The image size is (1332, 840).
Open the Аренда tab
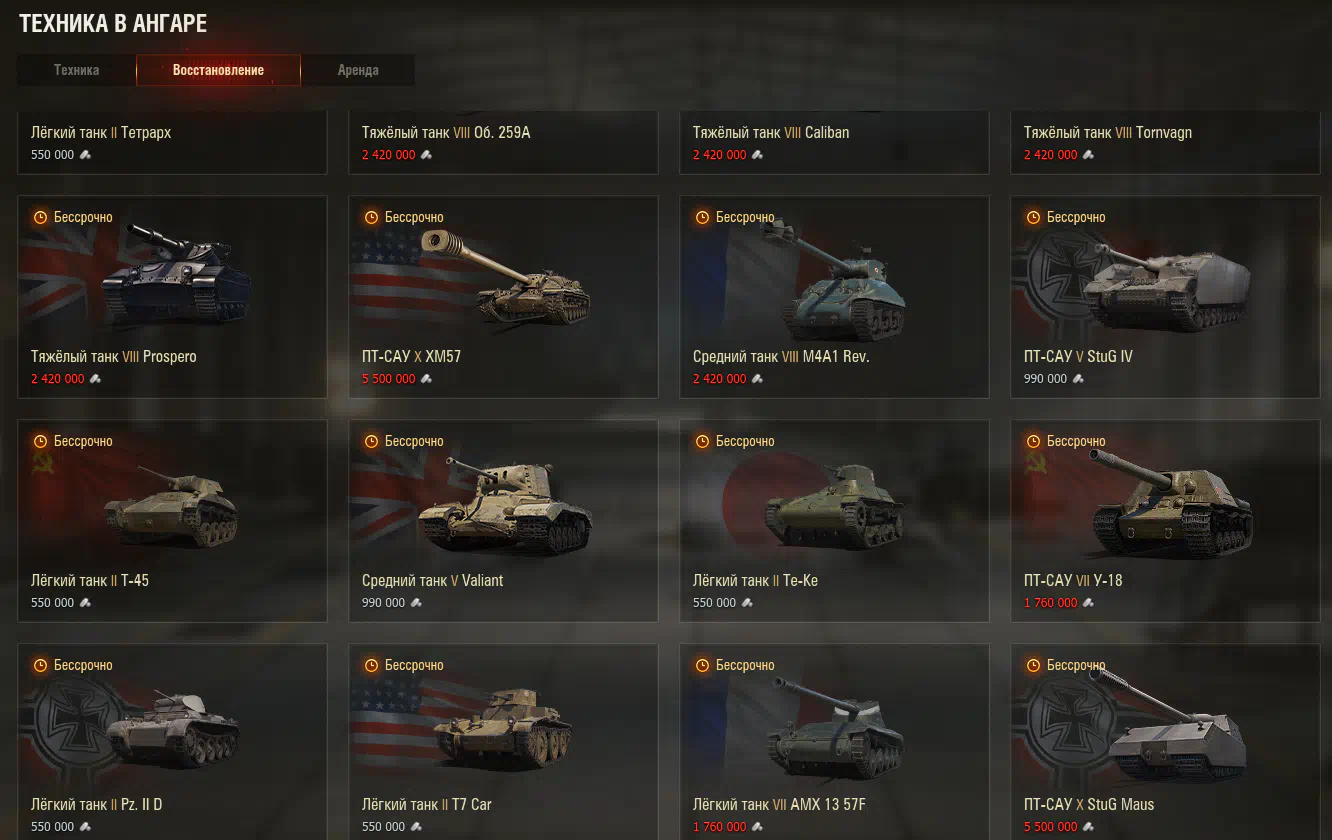click(358, 70)
